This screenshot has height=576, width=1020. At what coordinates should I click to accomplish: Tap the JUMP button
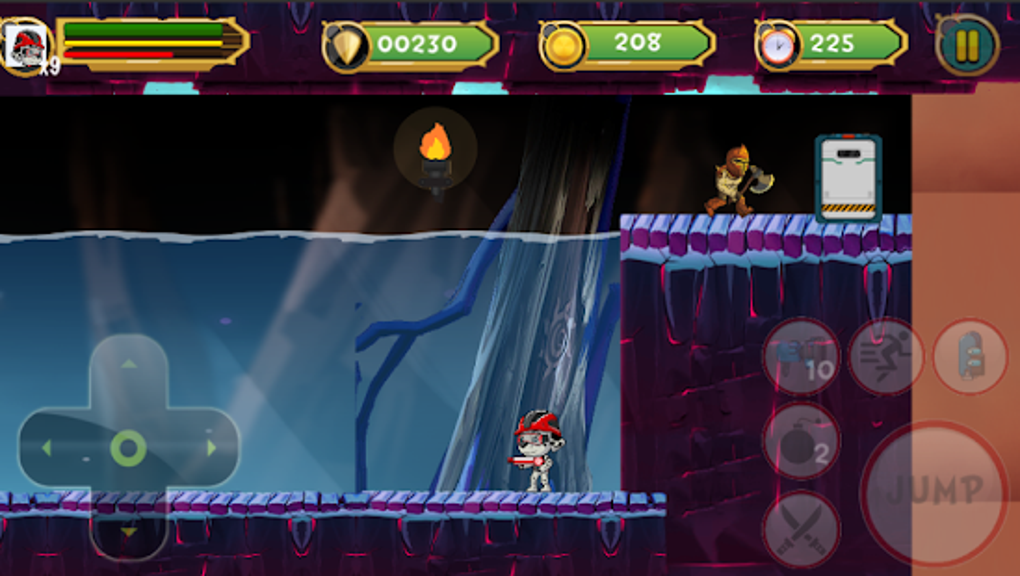(x=934, y=490)
